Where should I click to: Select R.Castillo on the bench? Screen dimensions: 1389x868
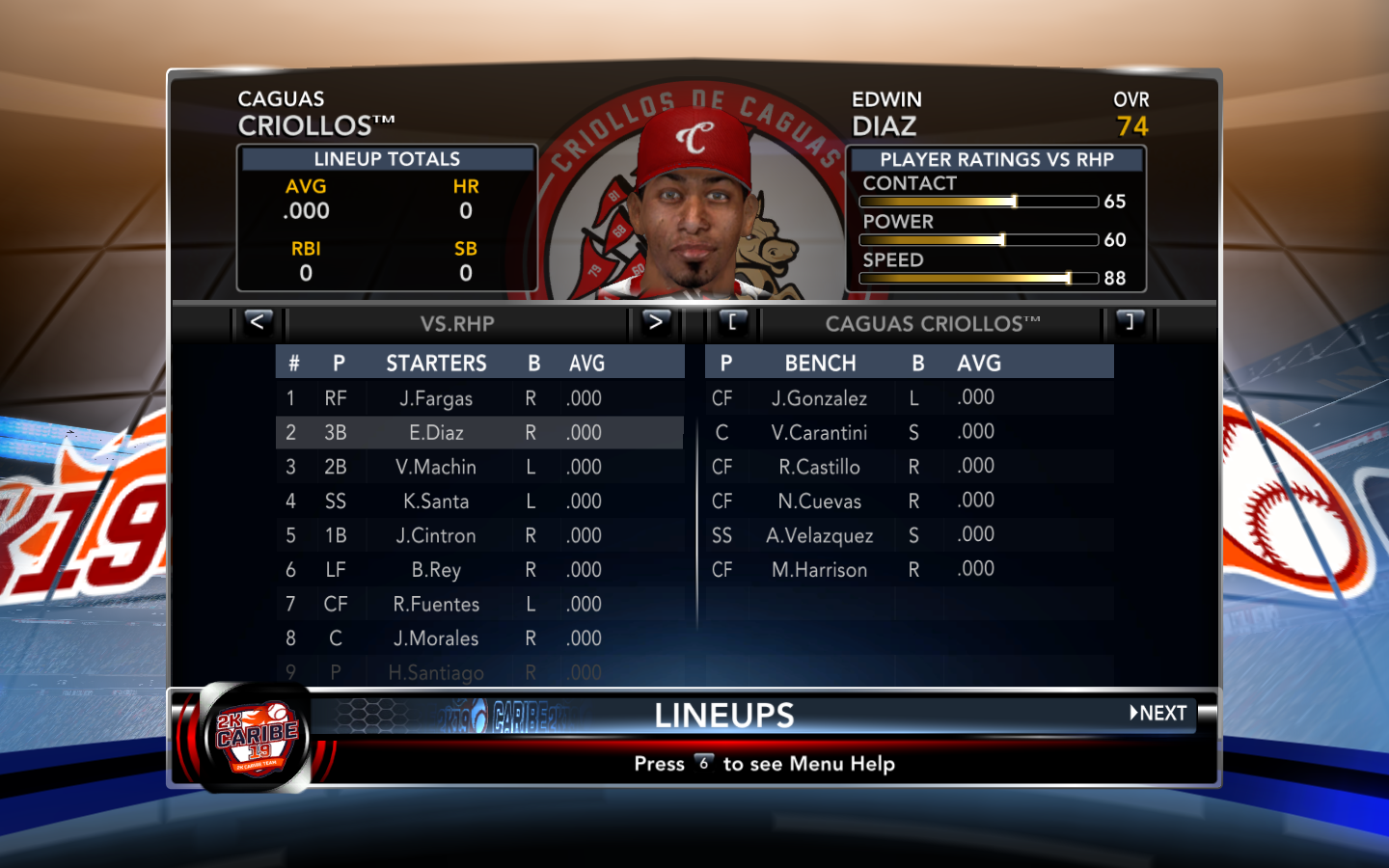[819, 467]
